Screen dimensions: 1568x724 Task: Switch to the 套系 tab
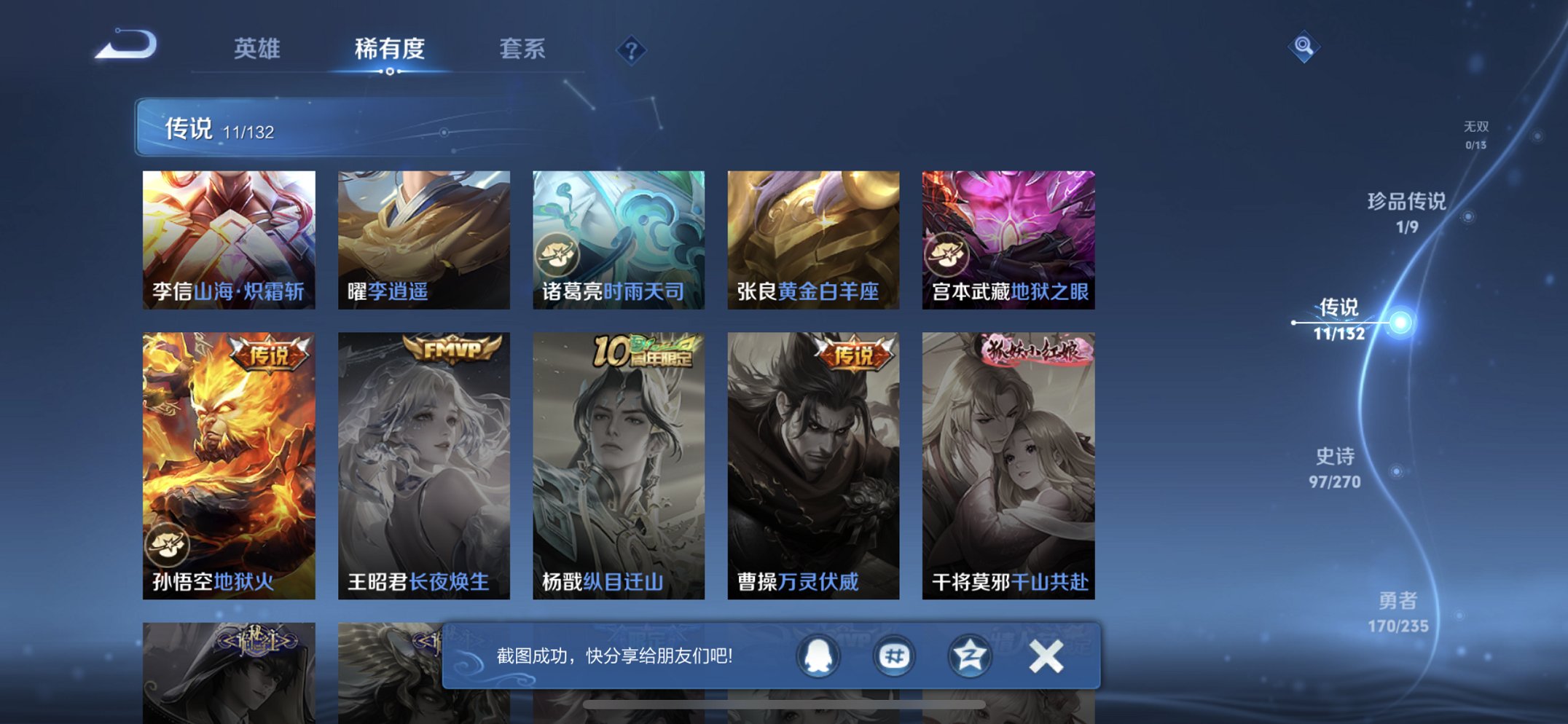523,48
